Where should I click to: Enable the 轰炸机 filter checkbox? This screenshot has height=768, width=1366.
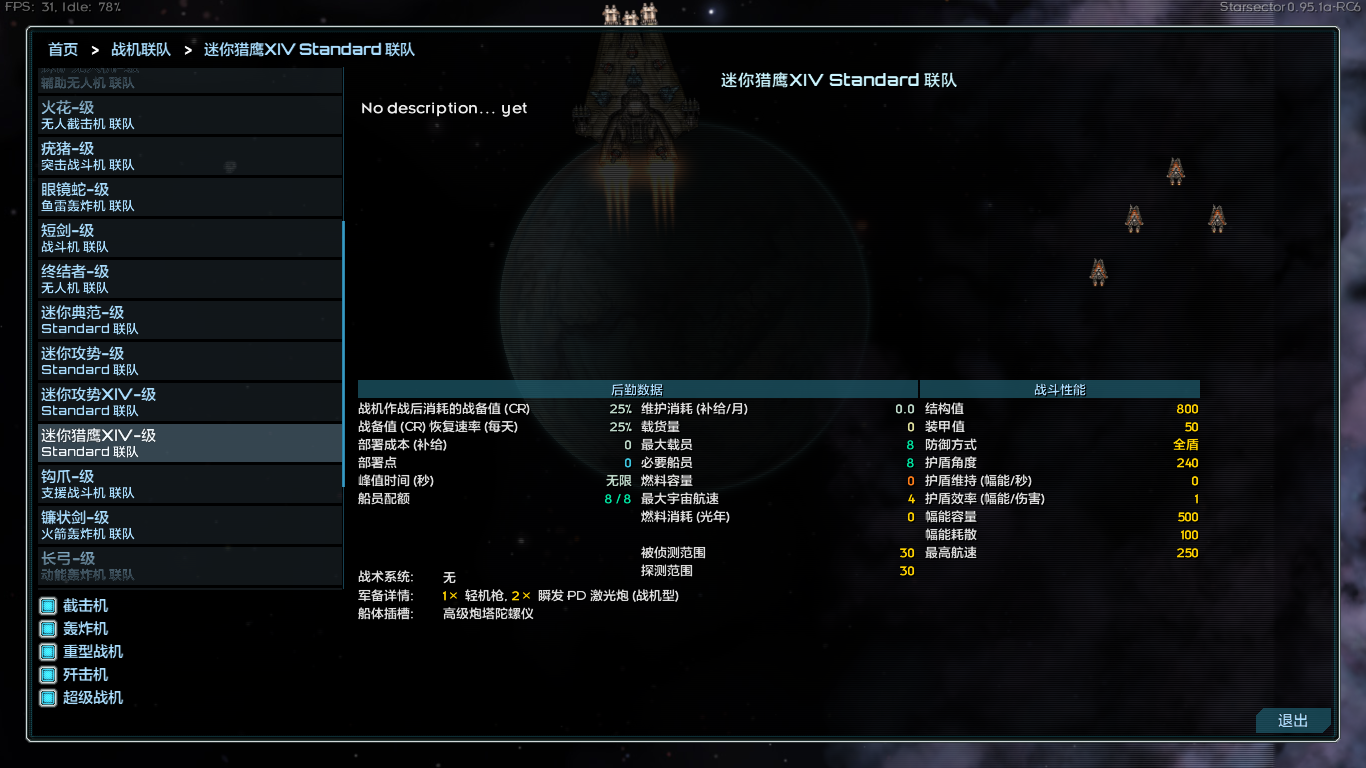click(x=46, y=628)
